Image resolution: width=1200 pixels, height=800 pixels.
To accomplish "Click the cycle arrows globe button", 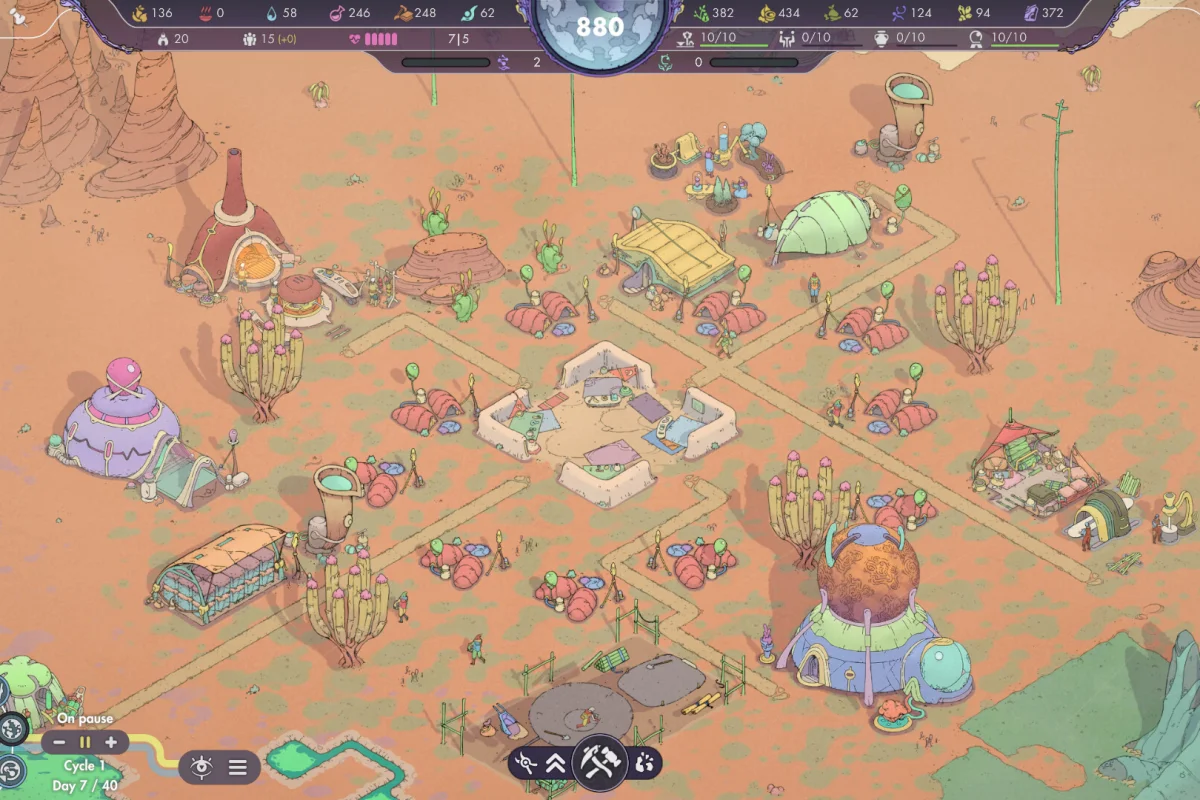I will (x=12, y=770).
